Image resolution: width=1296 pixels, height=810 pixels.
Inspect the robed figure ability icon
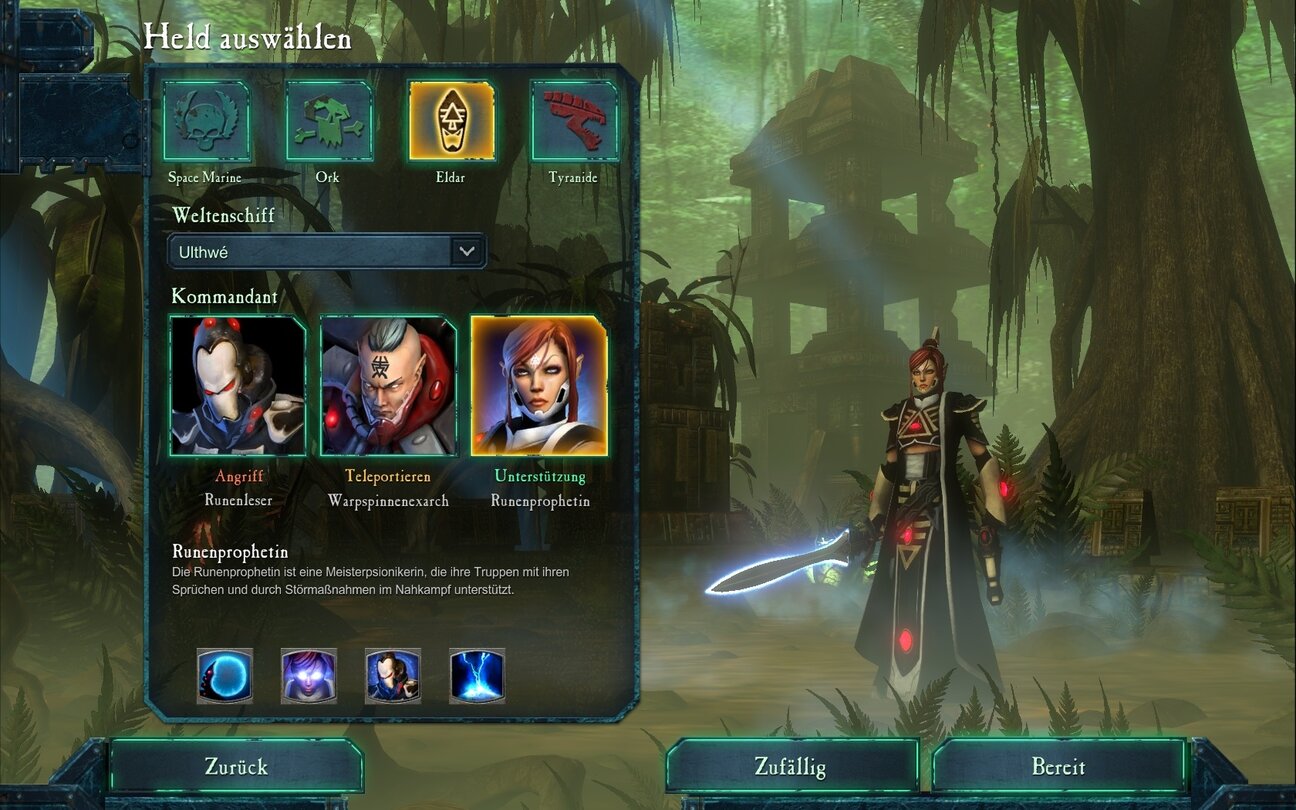click(393, 676)
